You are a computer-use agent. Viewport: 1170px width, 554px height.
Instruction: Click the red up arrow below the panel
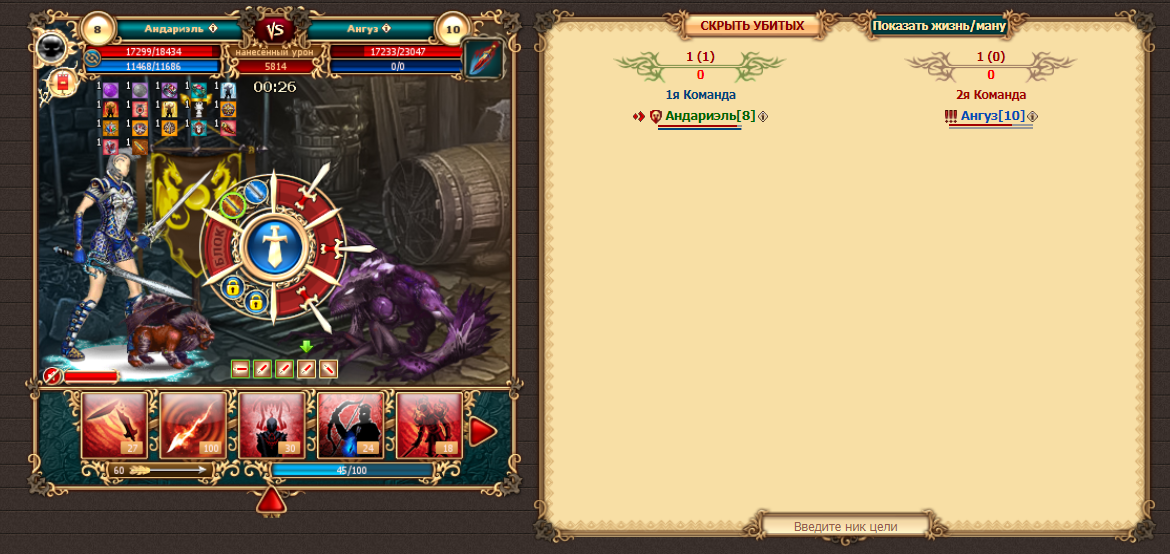tap(271, 500)
